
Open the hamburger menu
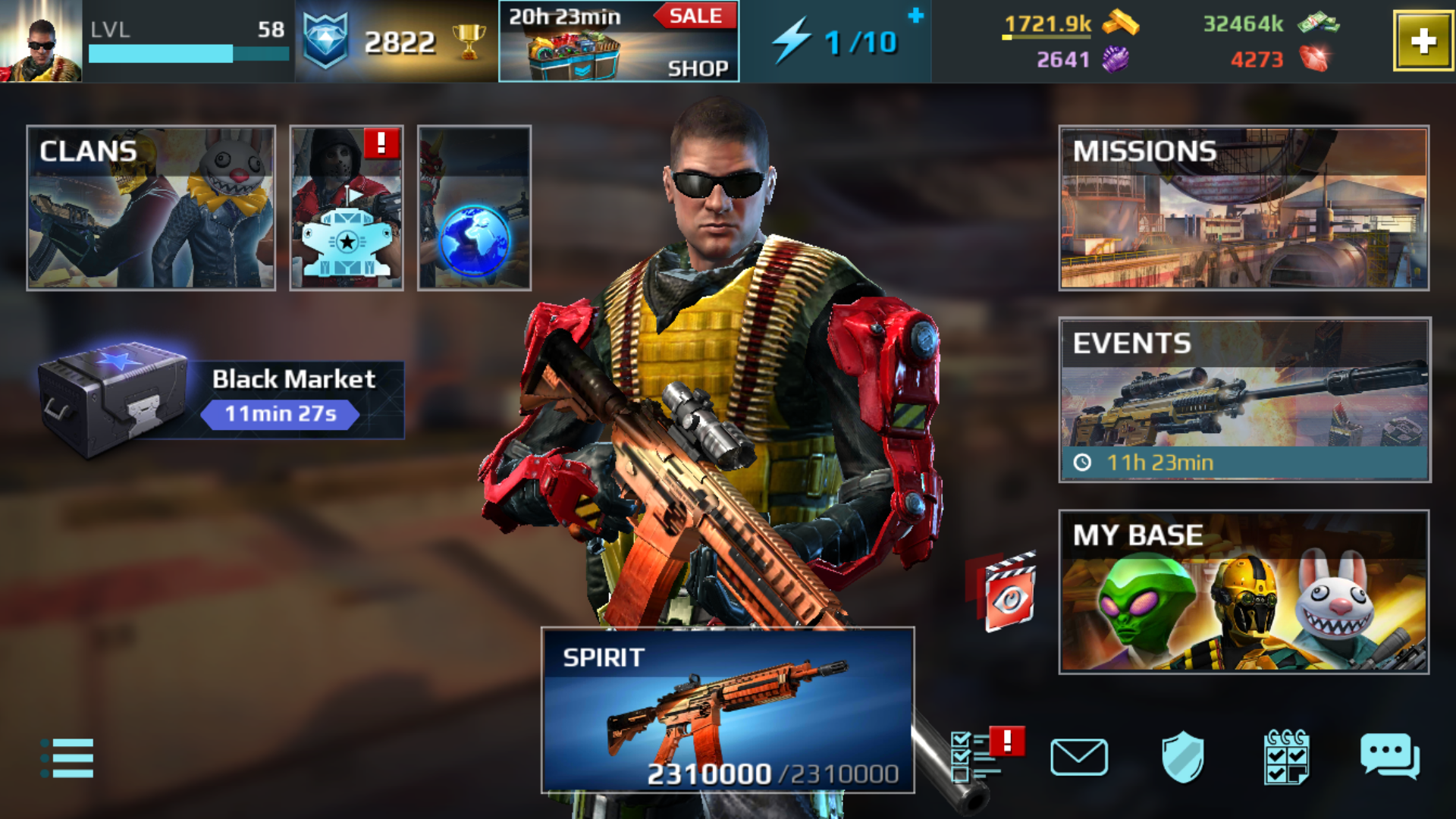(68, 758)
